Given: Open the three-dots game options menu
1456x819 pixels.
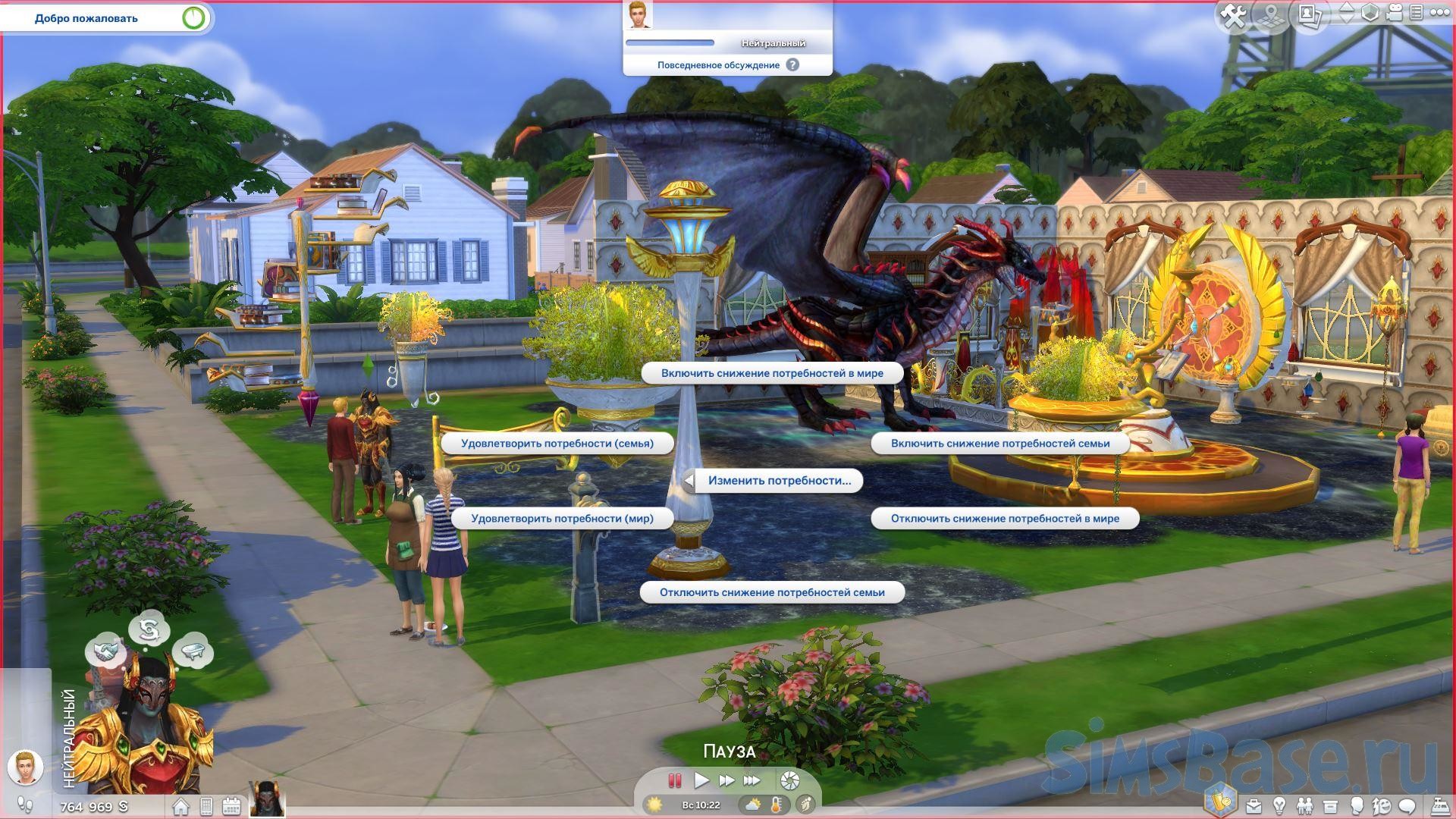Looking at the screenshot, I should [1438, 13].
